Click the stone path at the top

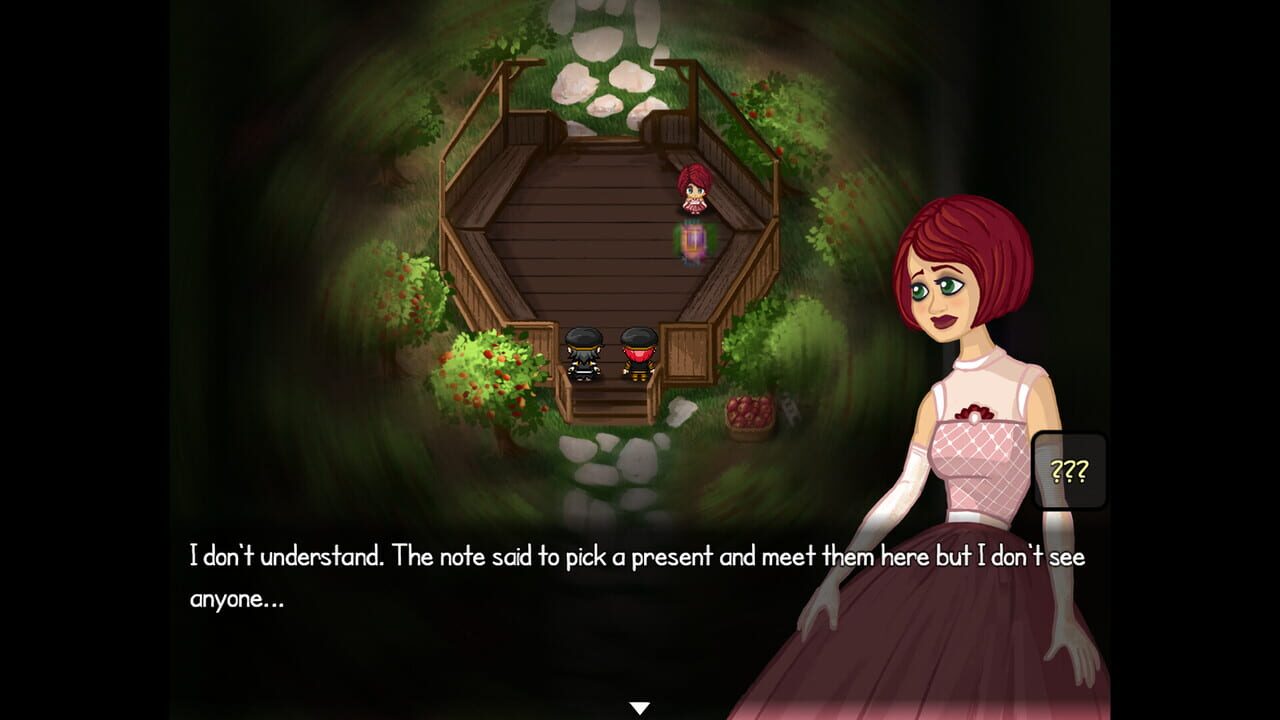pyautogui.click(x=600, y=55)
